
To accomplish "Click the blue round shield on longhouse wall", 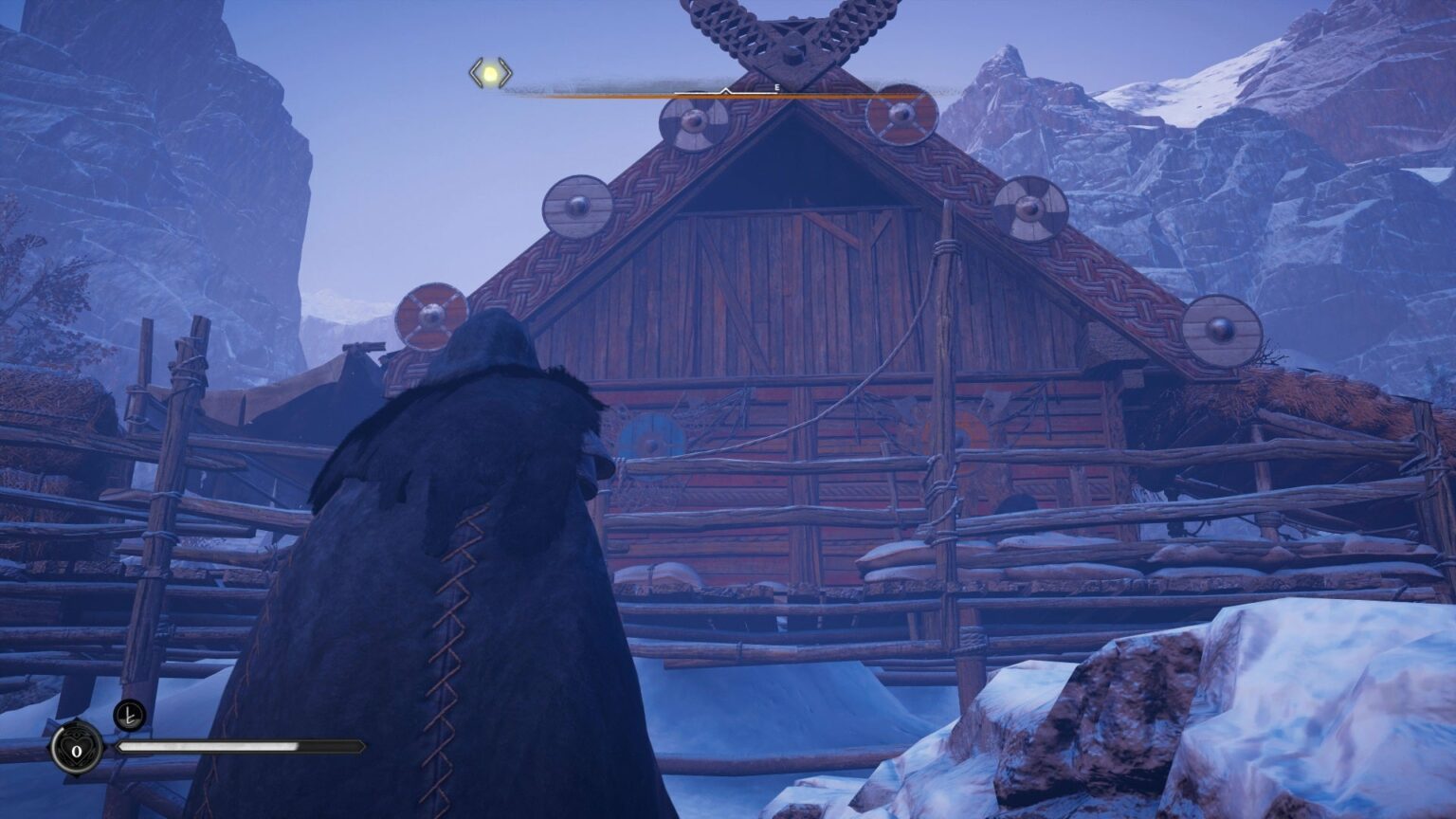I will click(x=648, y=437).
